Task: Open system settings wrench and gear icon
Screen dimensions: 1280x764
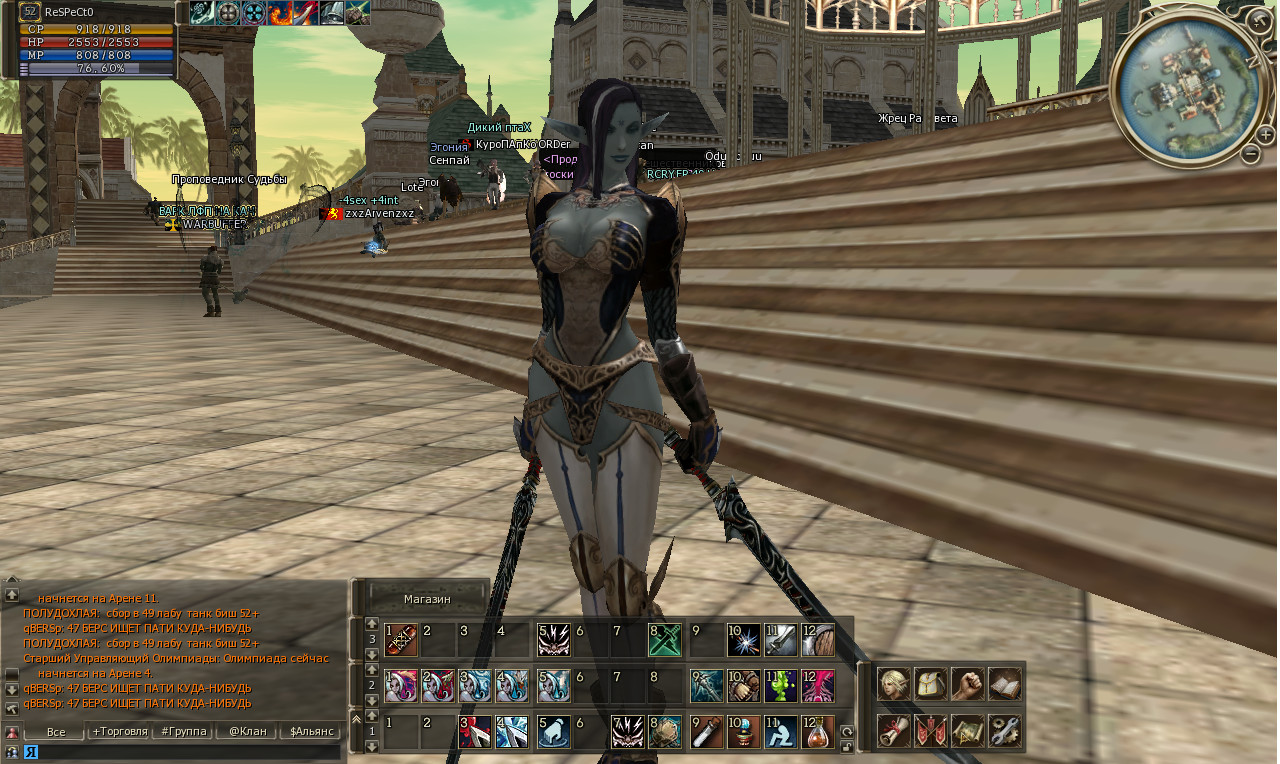Action: pyautogui.click(x=1004, y=731)
